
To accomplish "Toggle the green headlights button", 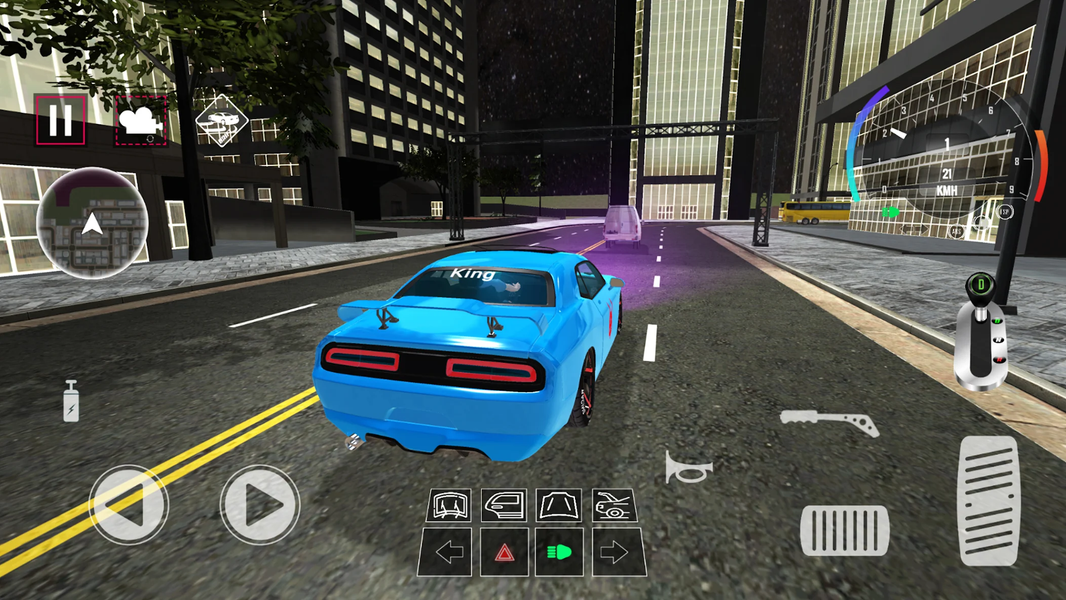I will pyautogui.click(x=559, y=552).
